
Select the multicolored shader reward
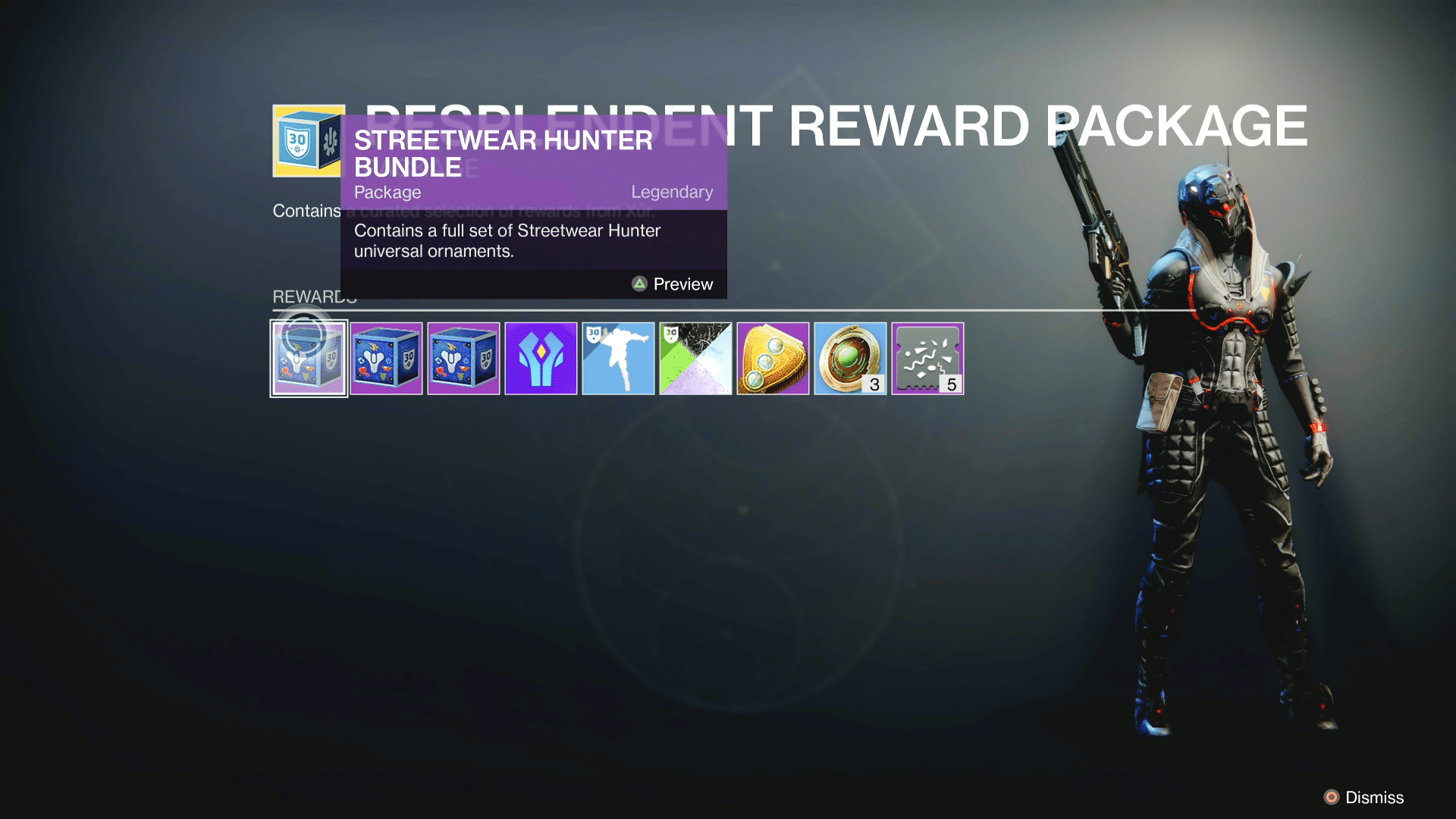pos(695,357)
